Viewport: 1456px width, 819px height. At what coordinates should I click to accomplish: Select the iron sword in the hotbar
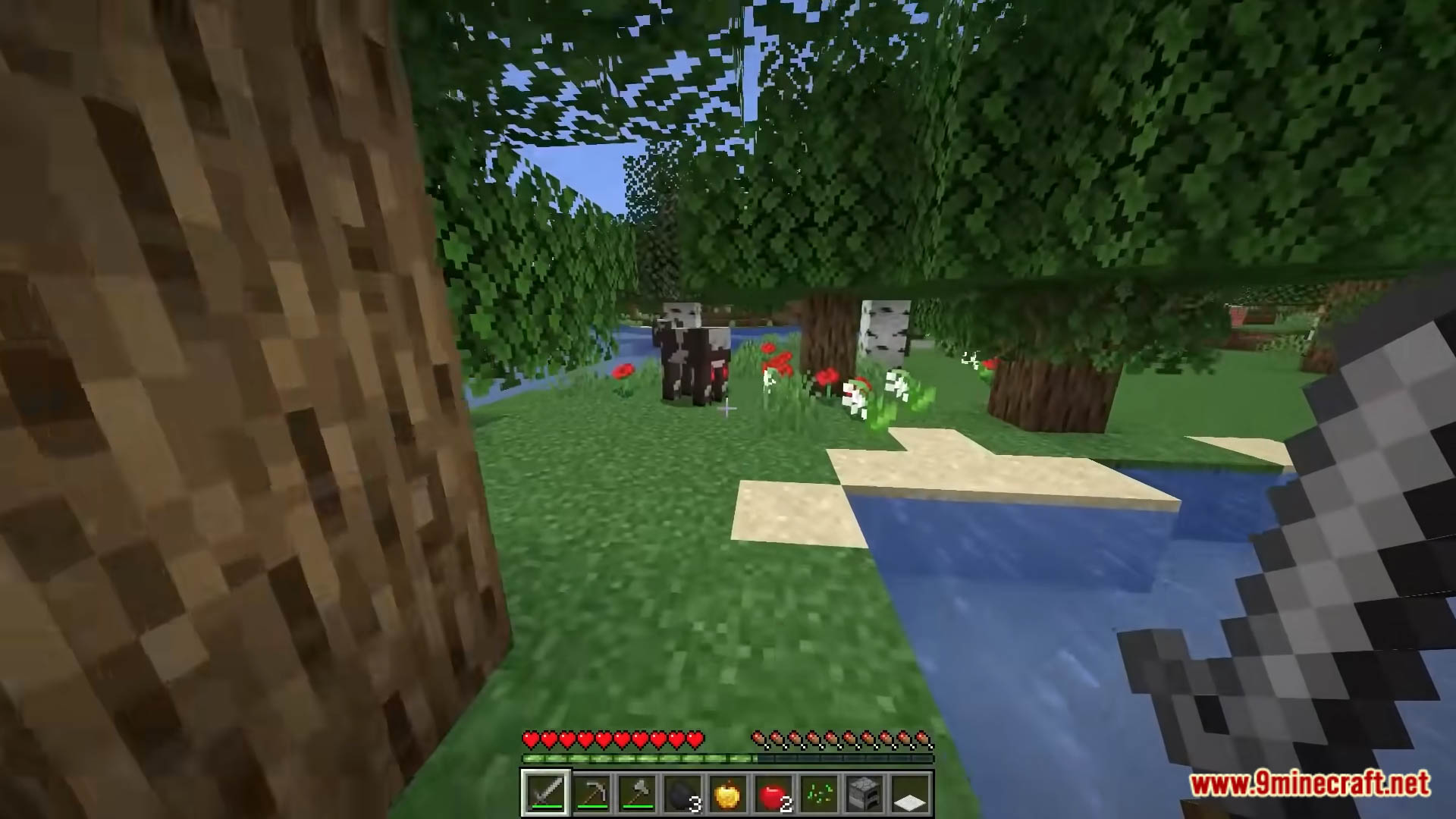pyautogui.click(x=546, y=791)
